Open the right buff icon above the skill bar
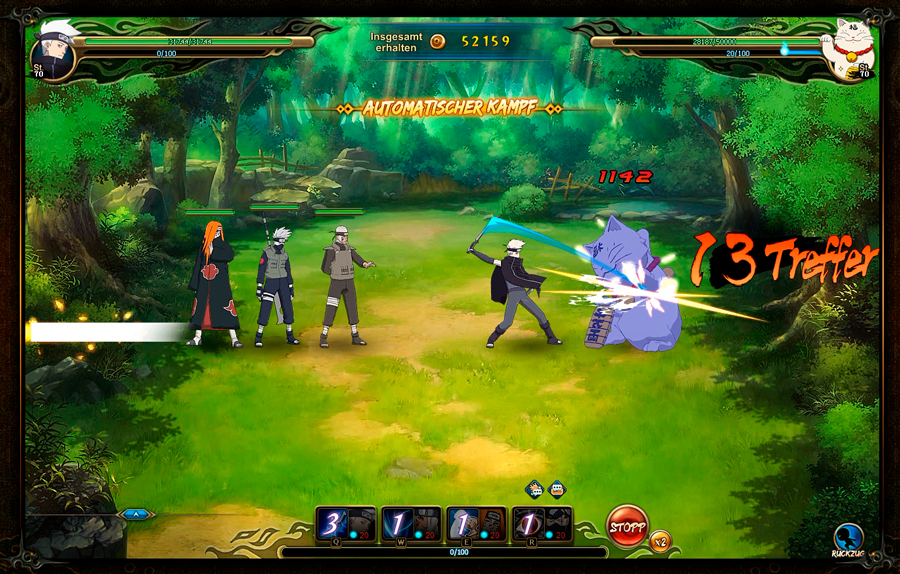This screenshot has width=900, height=574. (x=557, y=489)
